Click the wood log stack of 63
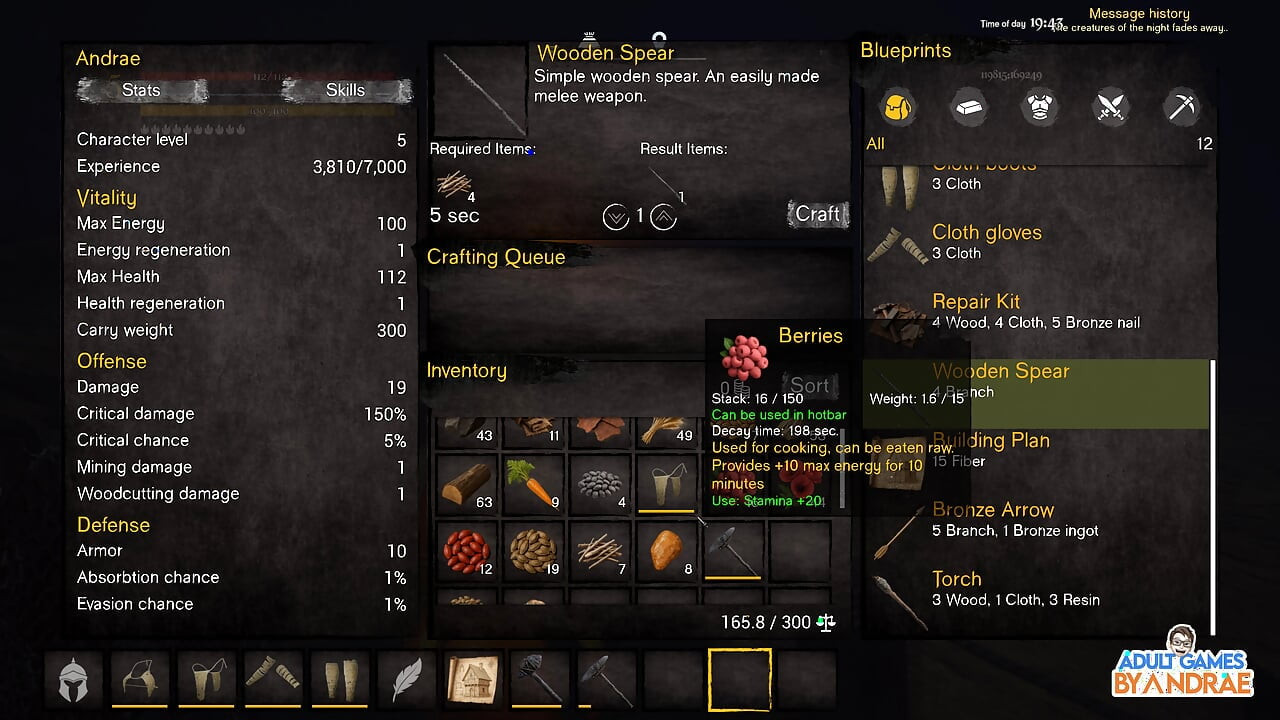 [x=466, y=484]
